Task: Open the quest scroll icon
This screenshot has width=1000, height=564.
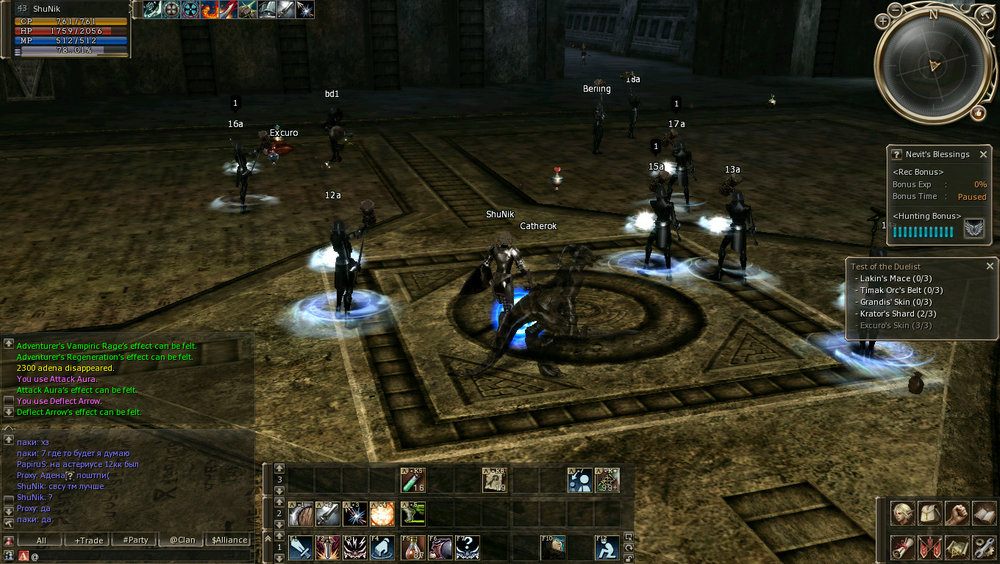Action: [903, 547]
